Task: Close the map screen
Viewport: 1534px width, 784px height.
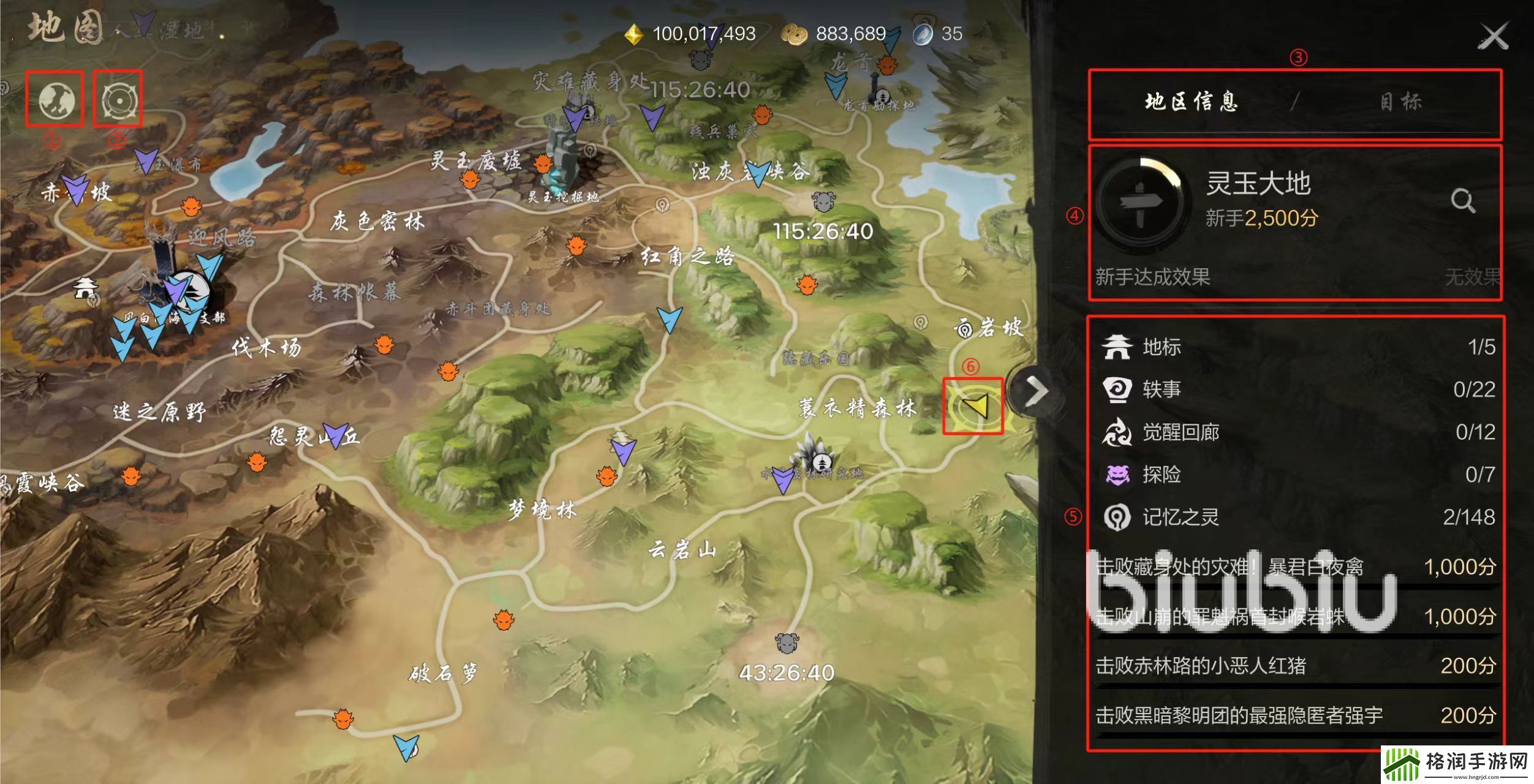Action: 1493,37
